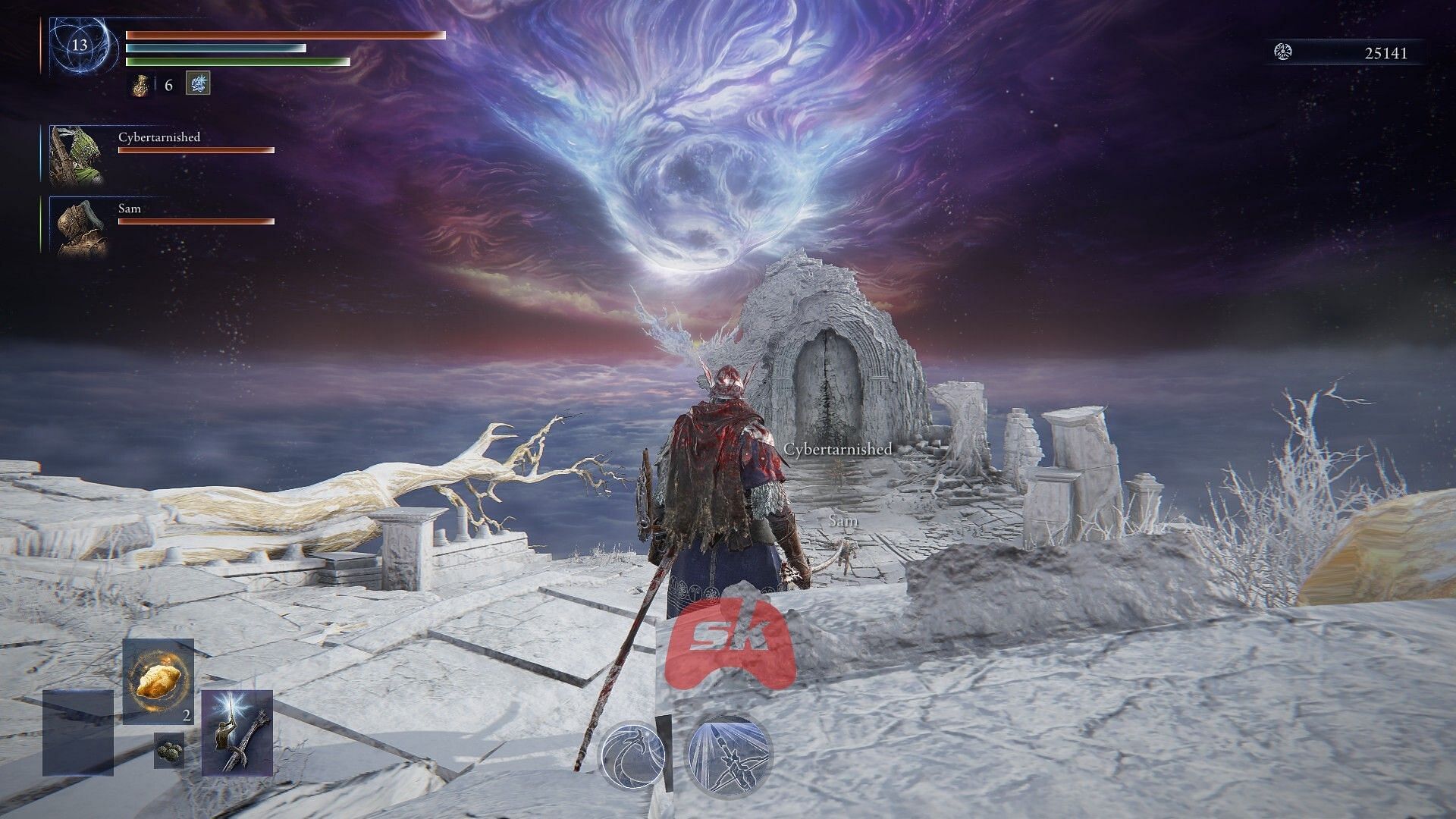This screenshot has height=819, width=1456.
Task: Use the golden nugget item slot
Action: coord(158,680)
